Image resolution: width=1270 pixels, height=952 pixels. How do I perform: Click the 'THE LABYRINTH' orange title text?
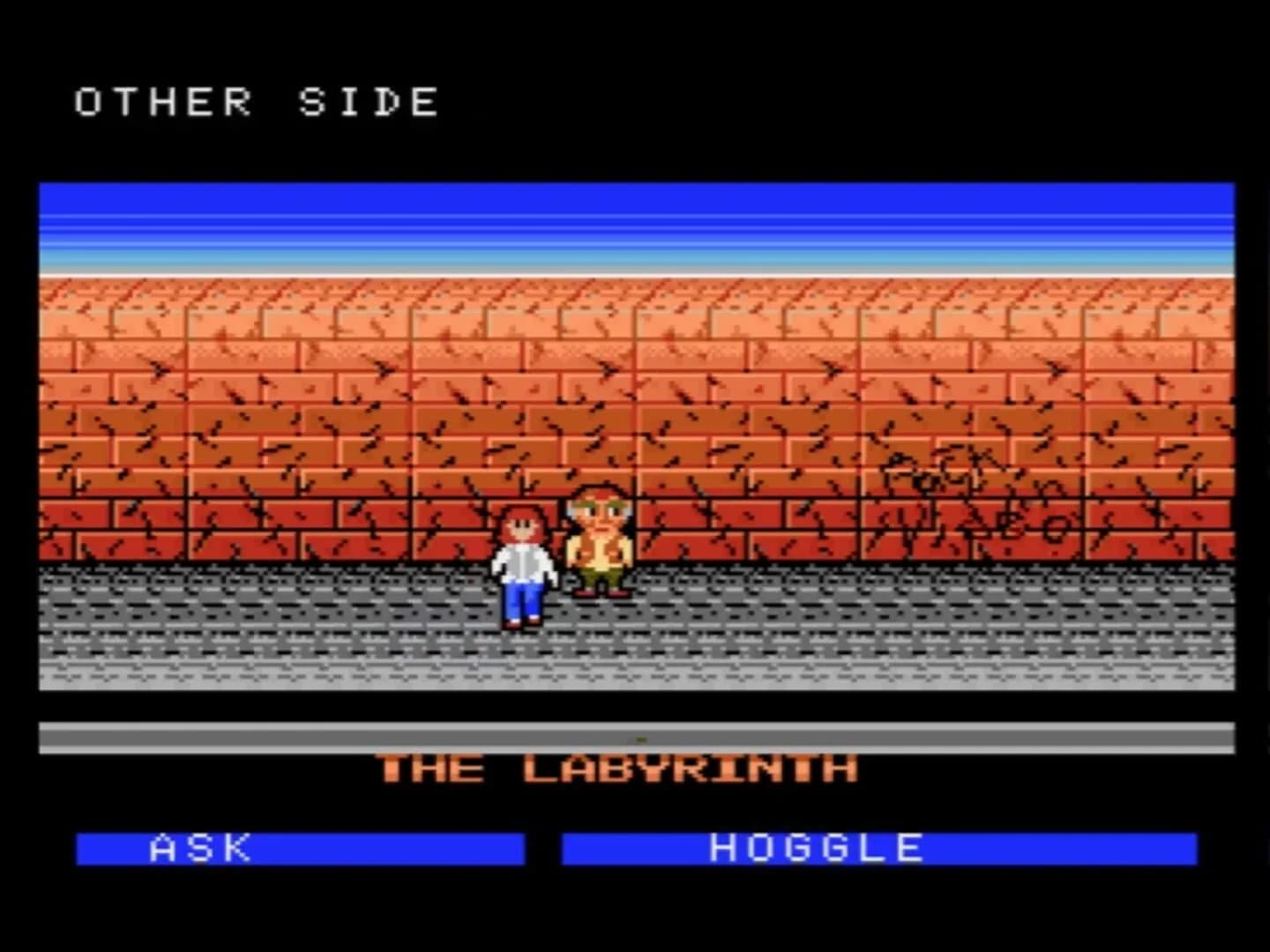[617, 769]
